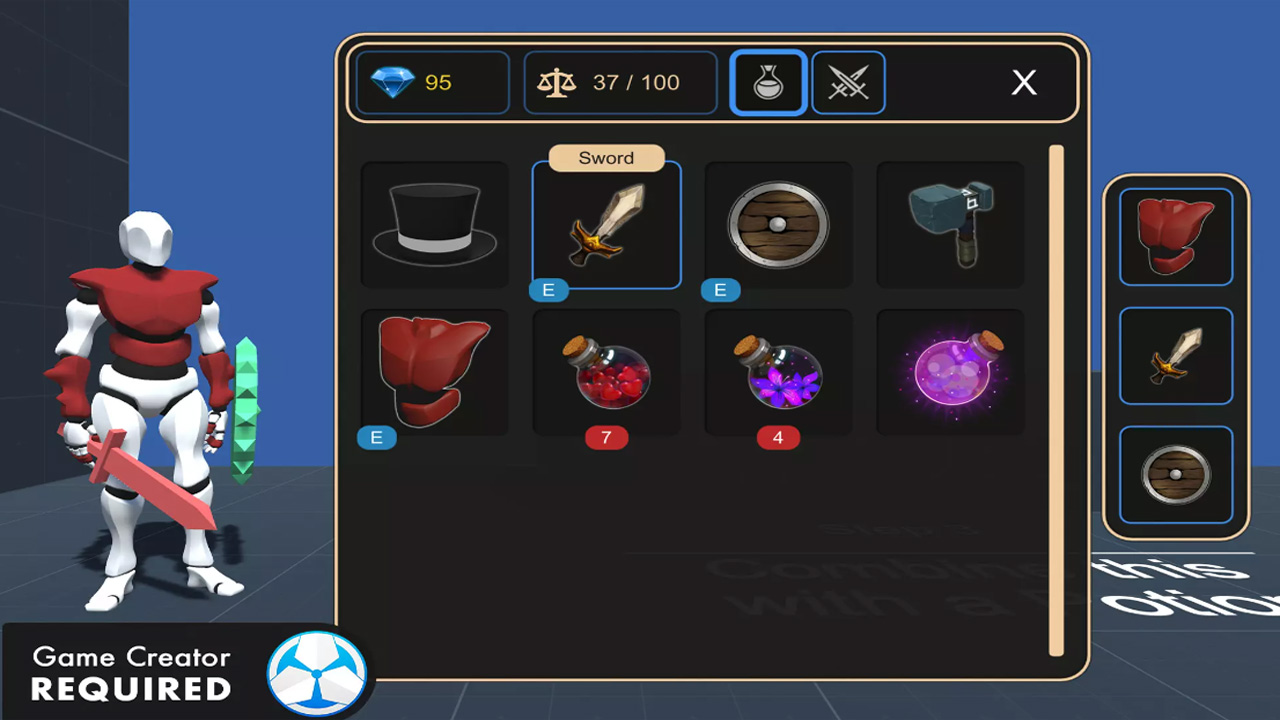This screenshot has height=720, width=1280.
Task: Switch to the potions tab
Action: (768, 83)
